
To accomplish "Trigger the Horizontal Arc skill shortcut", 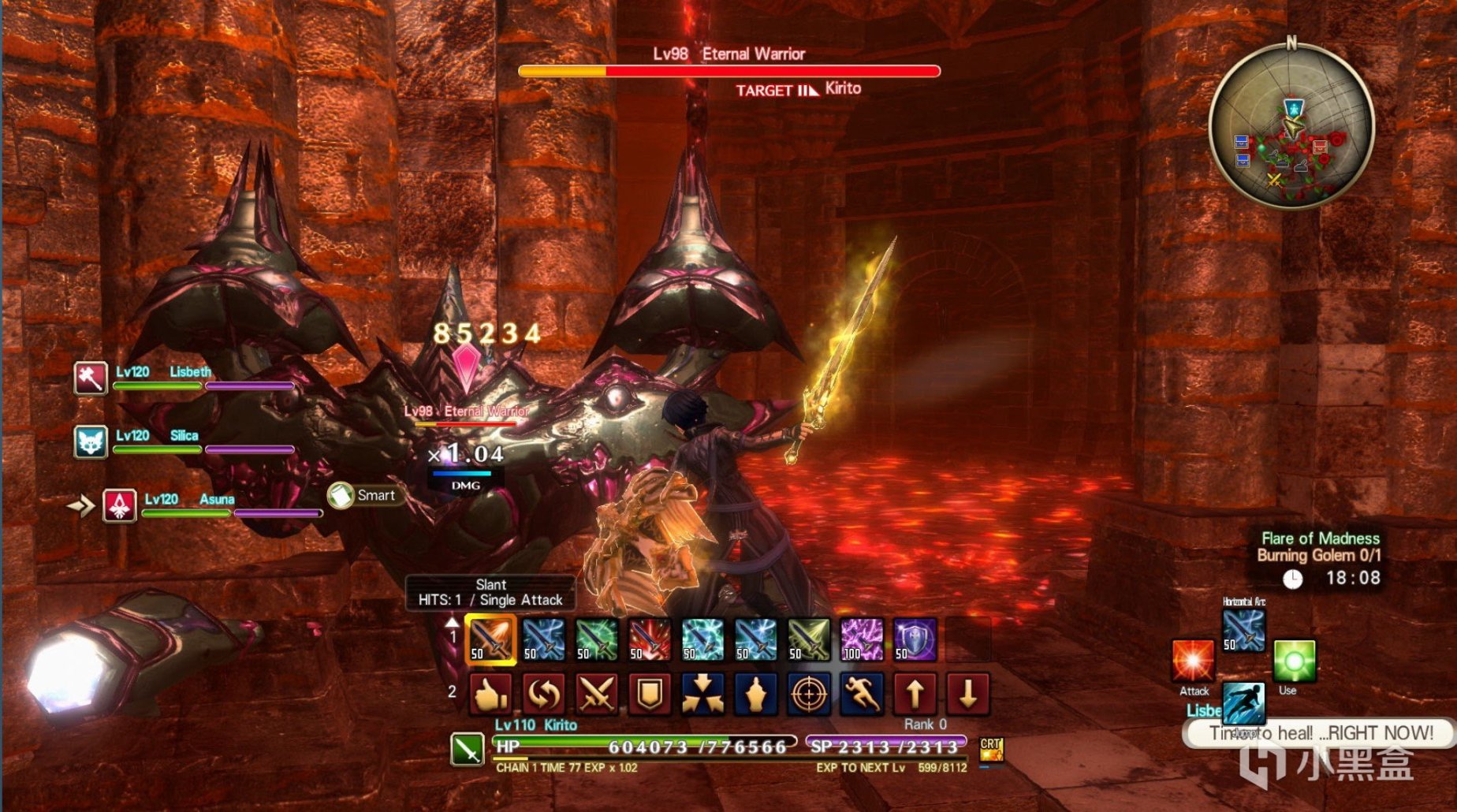I will pos(1244,631).
